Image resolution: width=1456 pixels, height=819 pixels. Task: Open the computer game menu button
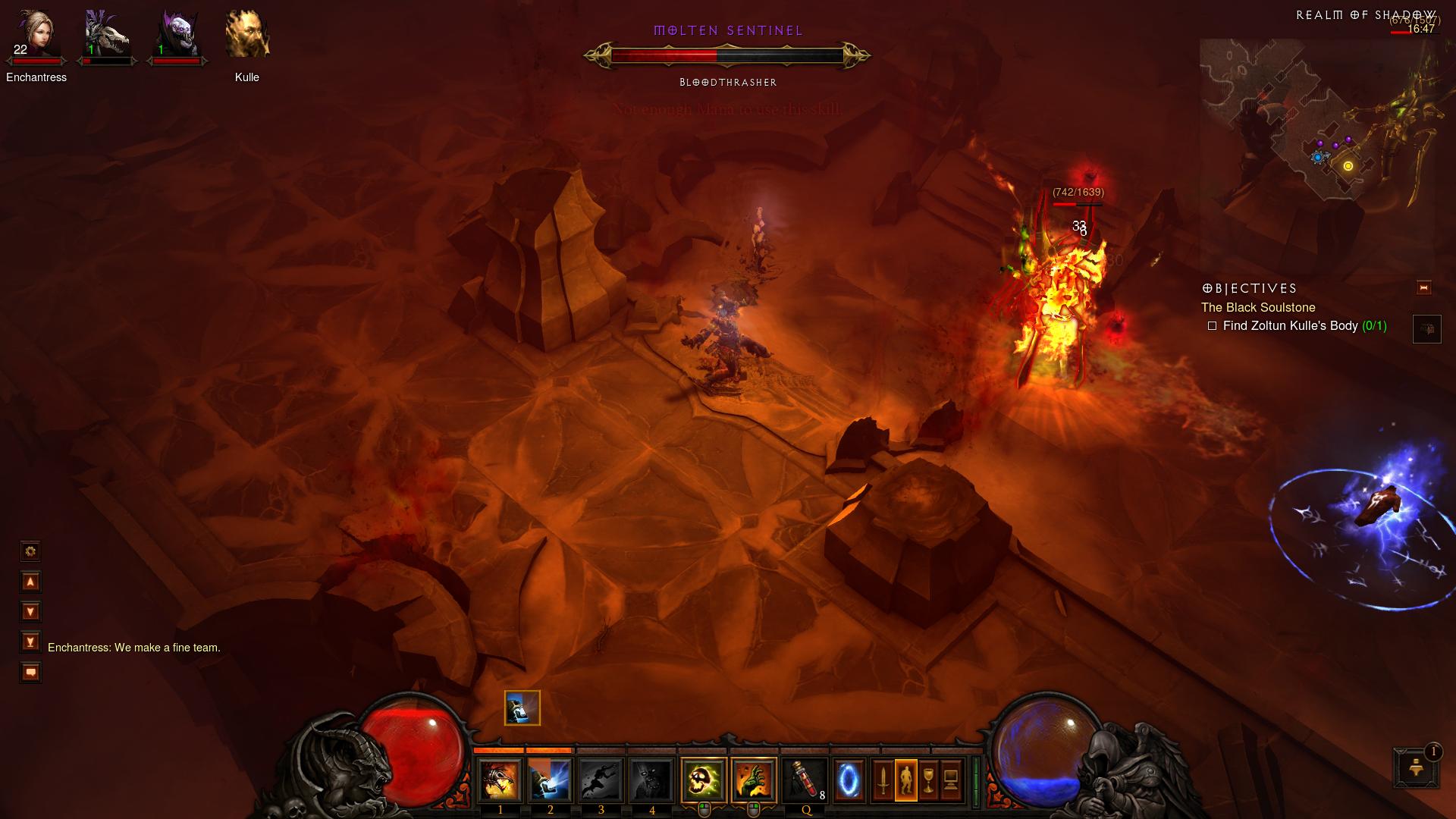951,780
